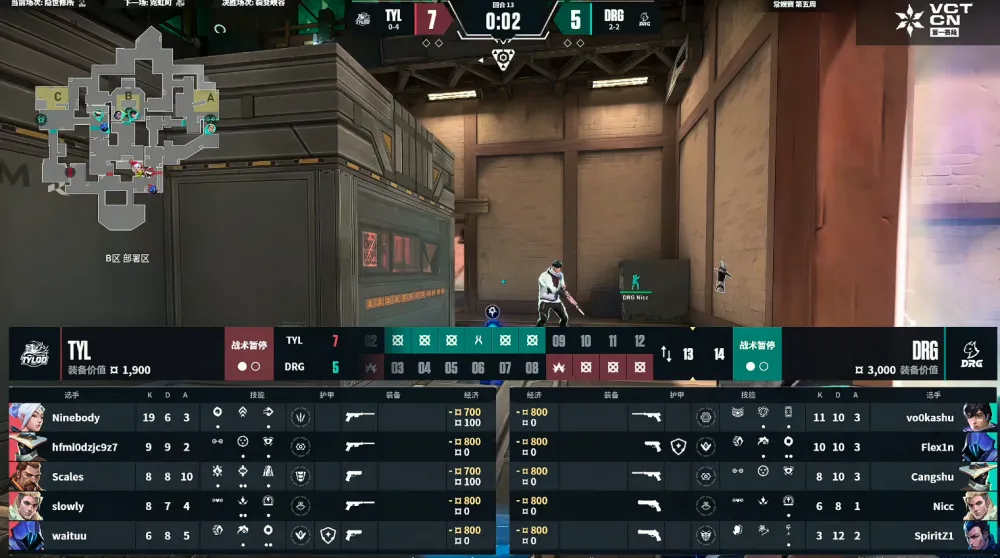The width and height of the screenshot is (1000, 558).
Task: Select round 14 in the round timeline
Action: (718, 354)
